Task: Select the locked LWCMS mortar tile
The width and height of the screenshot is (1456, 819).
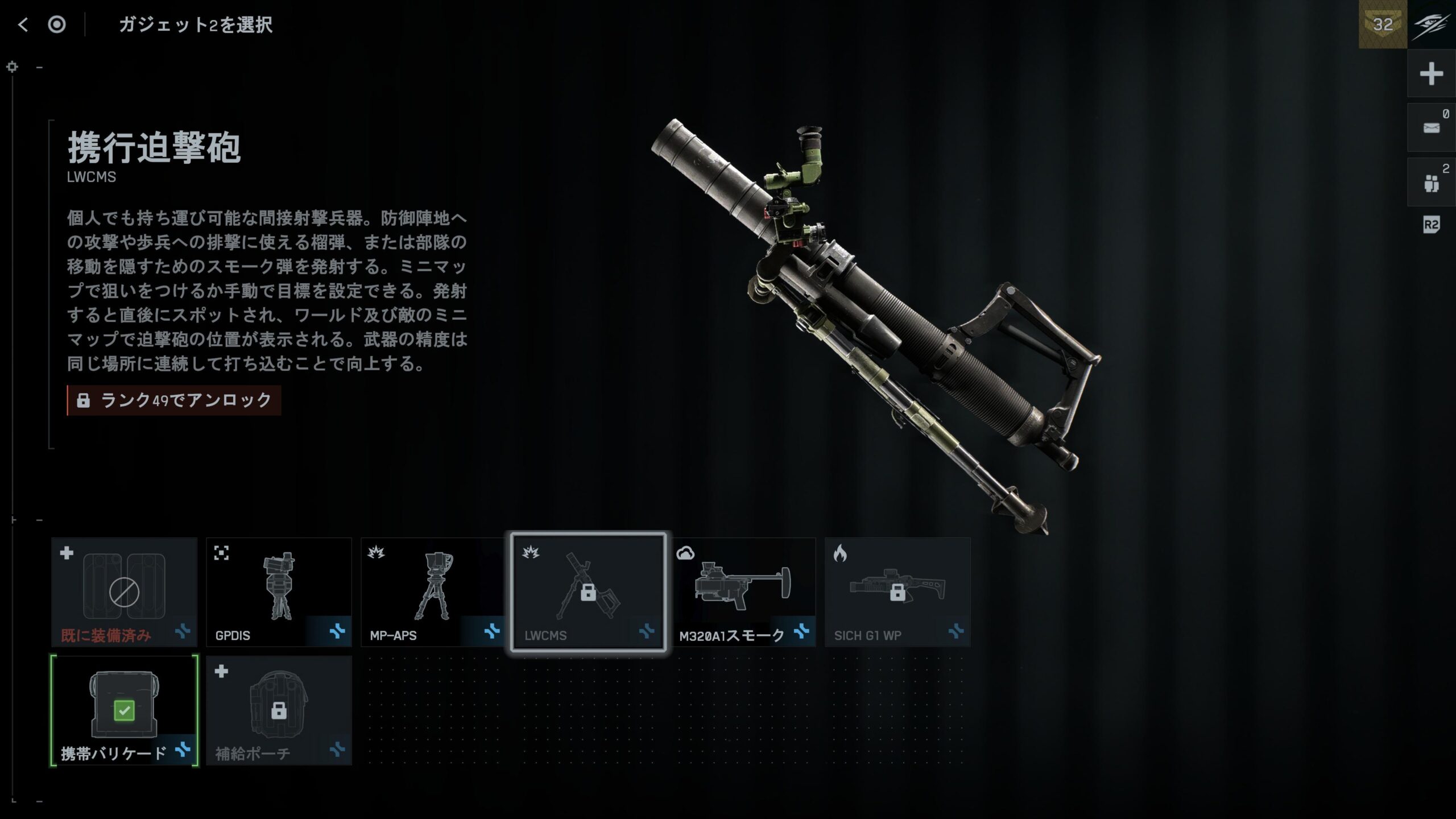Action: 588,591
